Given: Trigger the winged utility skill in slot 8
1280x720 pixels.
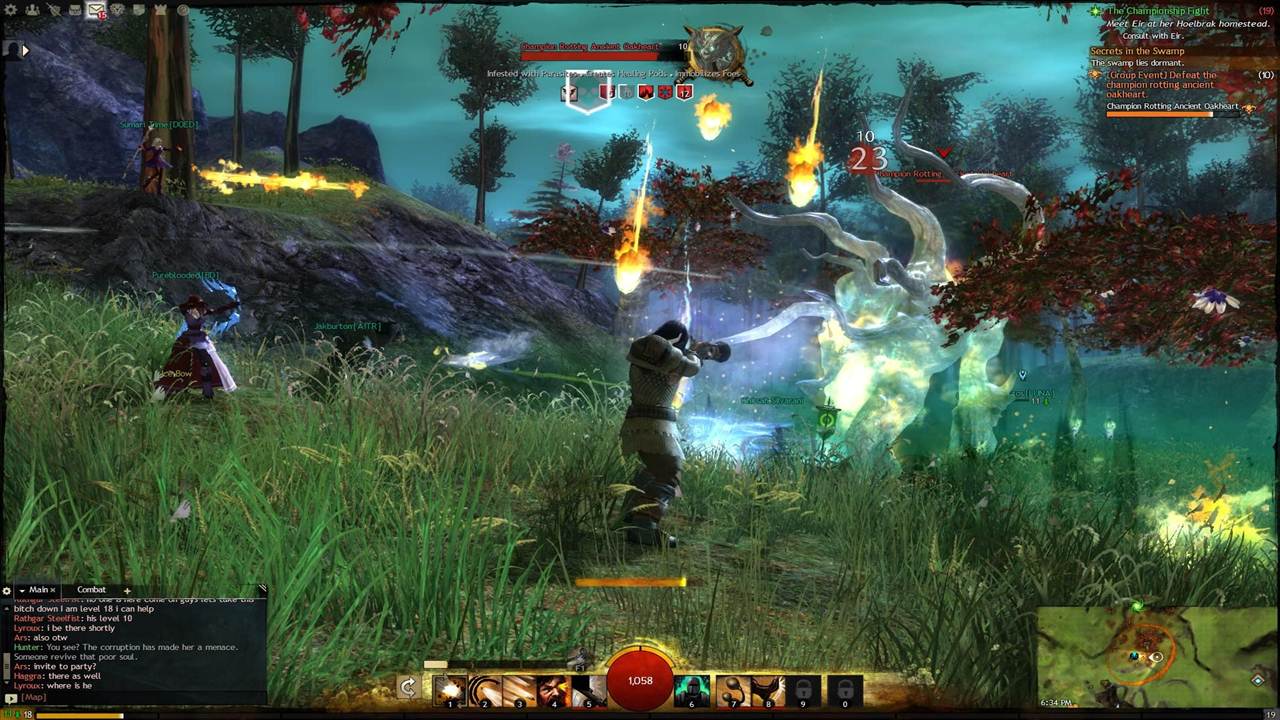Looking at the screenshot, I should (x=768, y=690).
